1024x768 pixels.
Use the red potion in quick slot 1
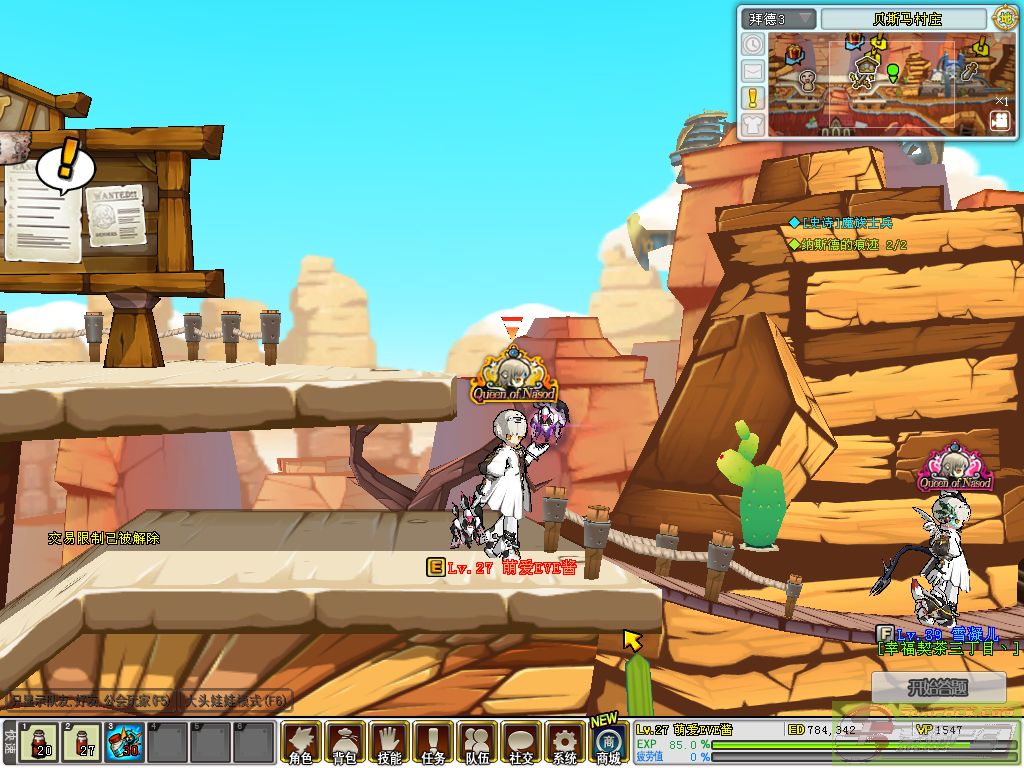click(x=40, y=742)
